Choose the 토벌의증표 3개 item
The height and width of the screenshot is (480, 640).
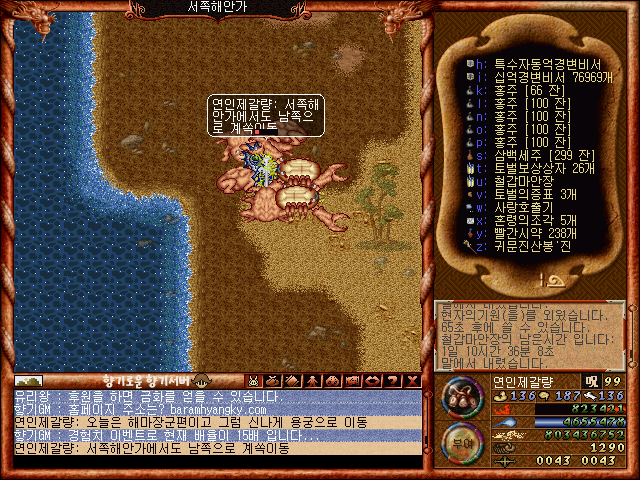532,193
